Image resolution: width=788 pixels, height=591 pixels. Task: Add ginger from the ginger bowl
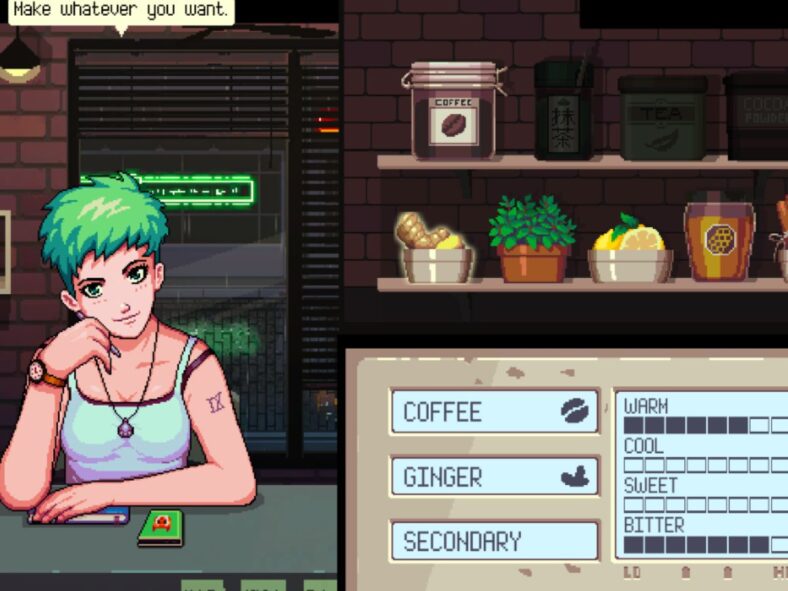coord(433,248)
